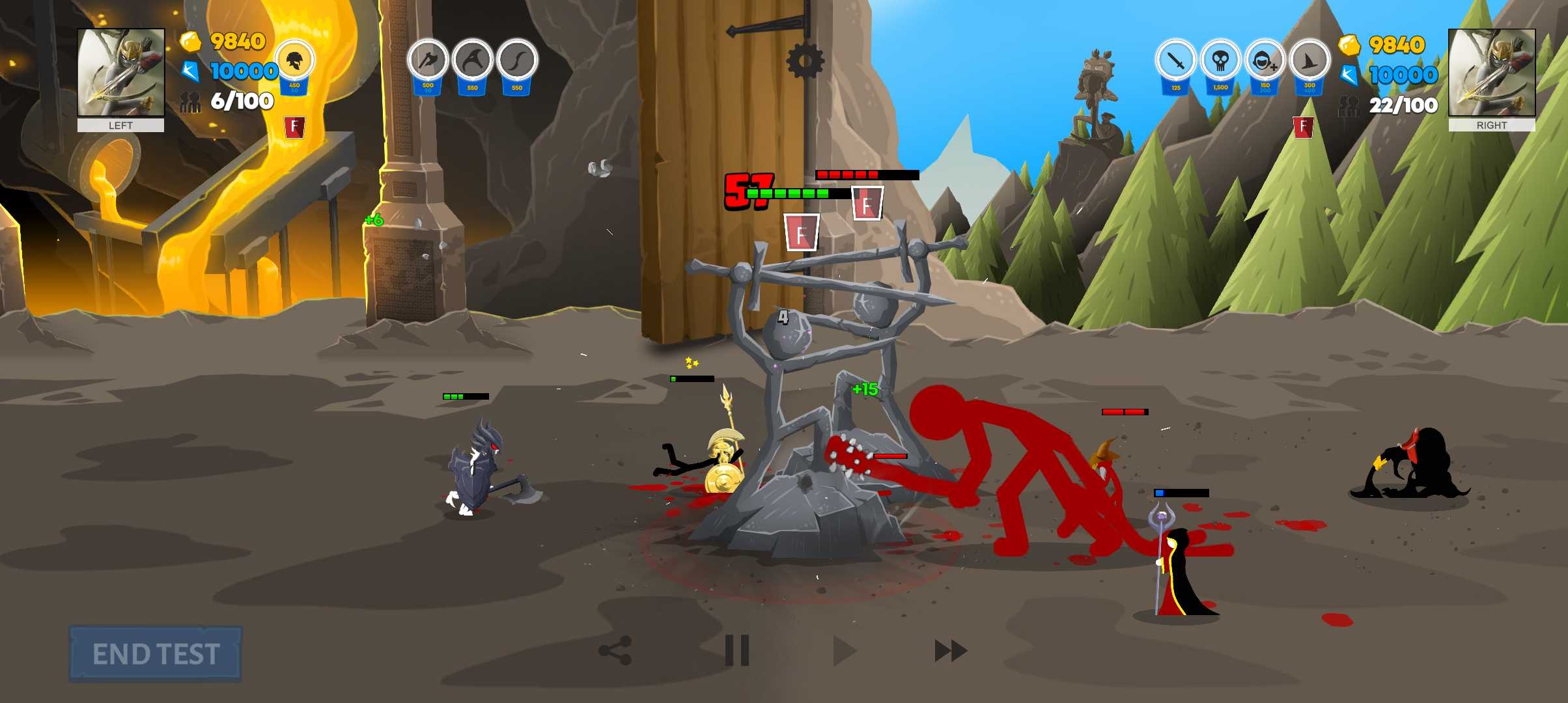Open the RIGHT player portrait
Viewport: 1568px width, 703px height.
click(x=1492, y=72)
